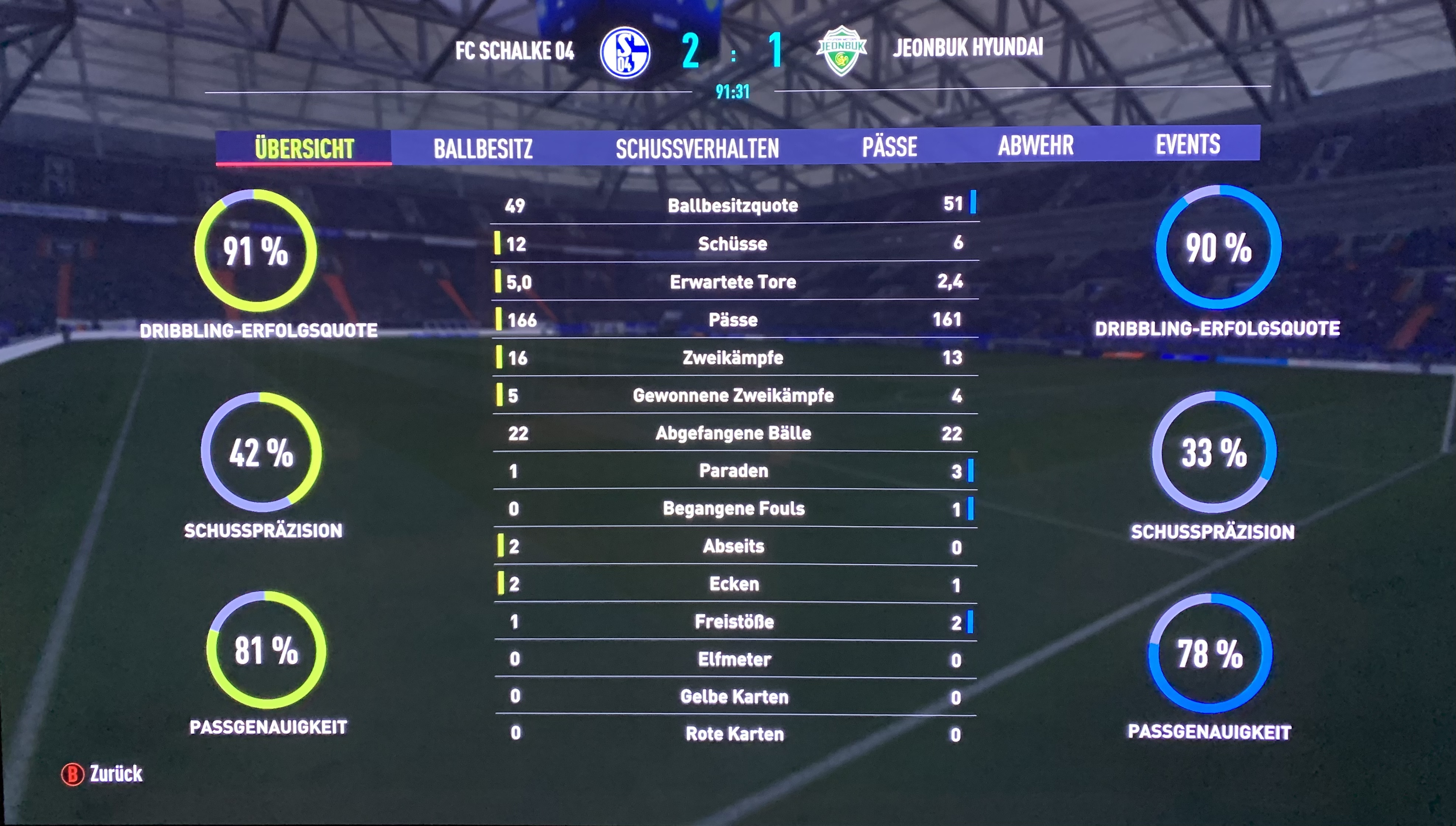1456x826 pixels.
Task: Select the Übersicht tab
Action: [304, 148]
